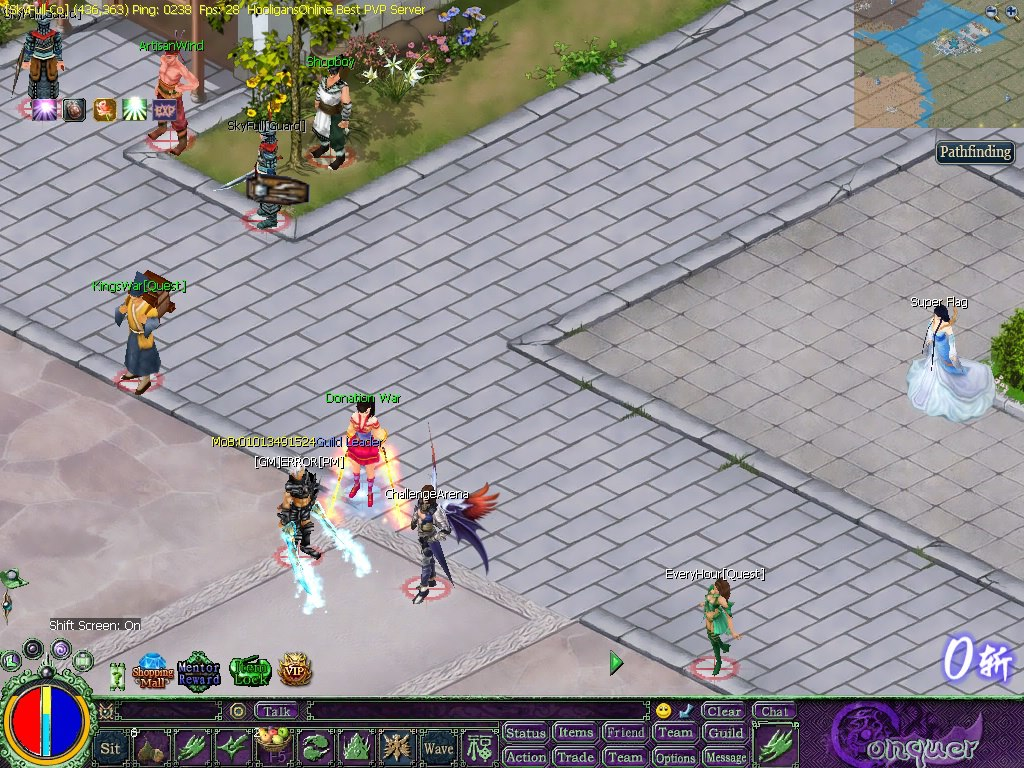Clear the chat log
This screenshot has height=768, width=1024.
(x=723, y=712)
